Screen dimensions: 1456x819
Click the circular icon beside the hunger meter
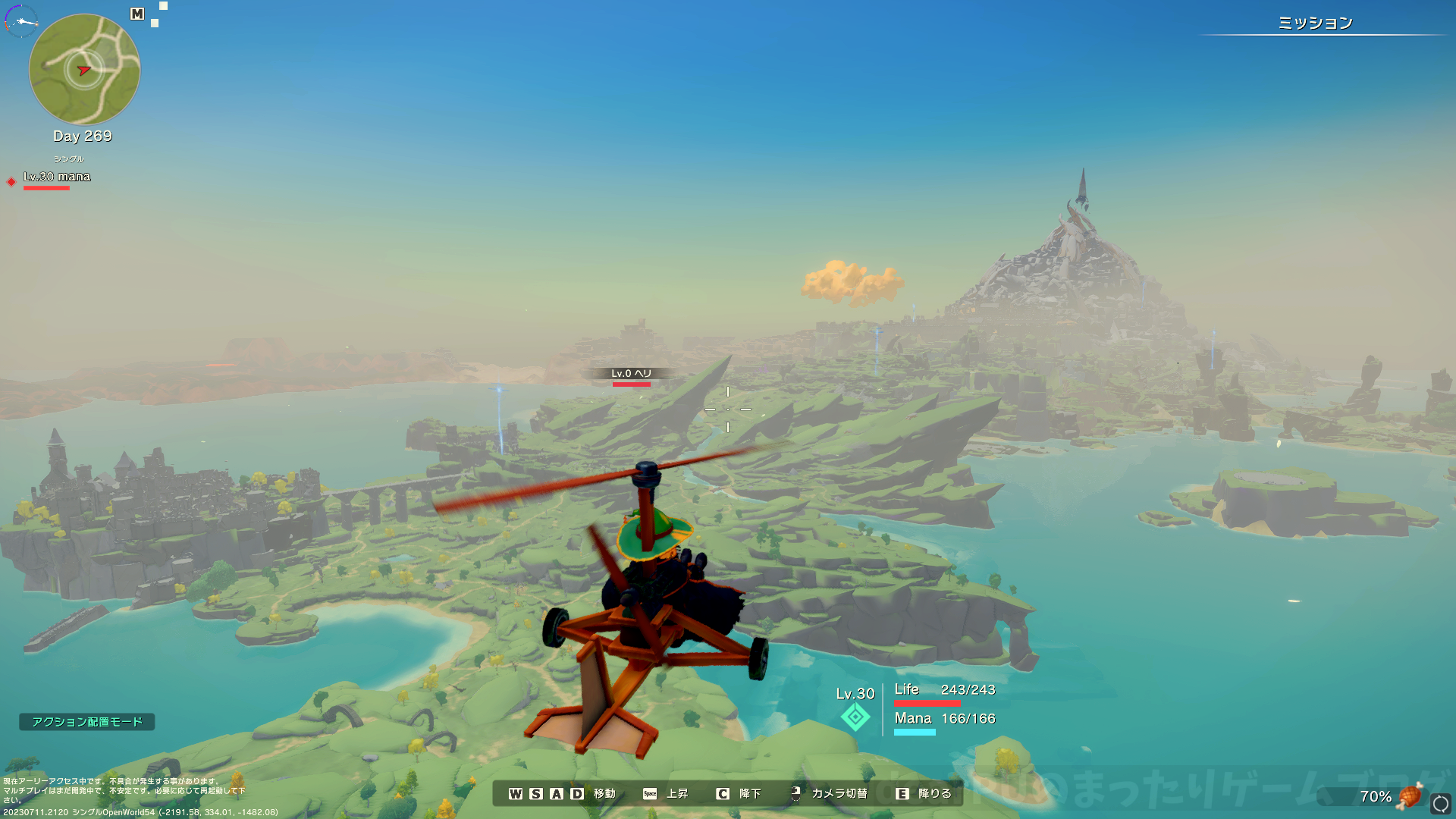pos(1440,803)
